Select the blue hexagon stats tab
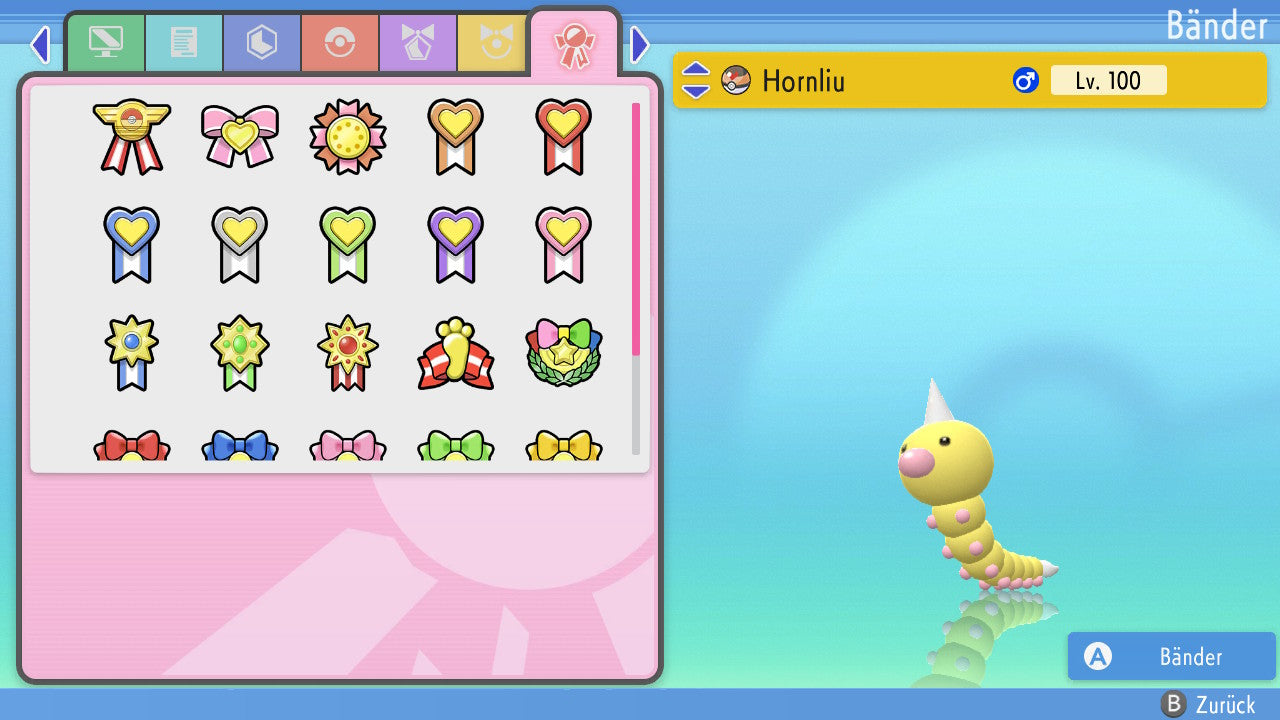This screenshot has height=720, width=1280. pos(262,43)
